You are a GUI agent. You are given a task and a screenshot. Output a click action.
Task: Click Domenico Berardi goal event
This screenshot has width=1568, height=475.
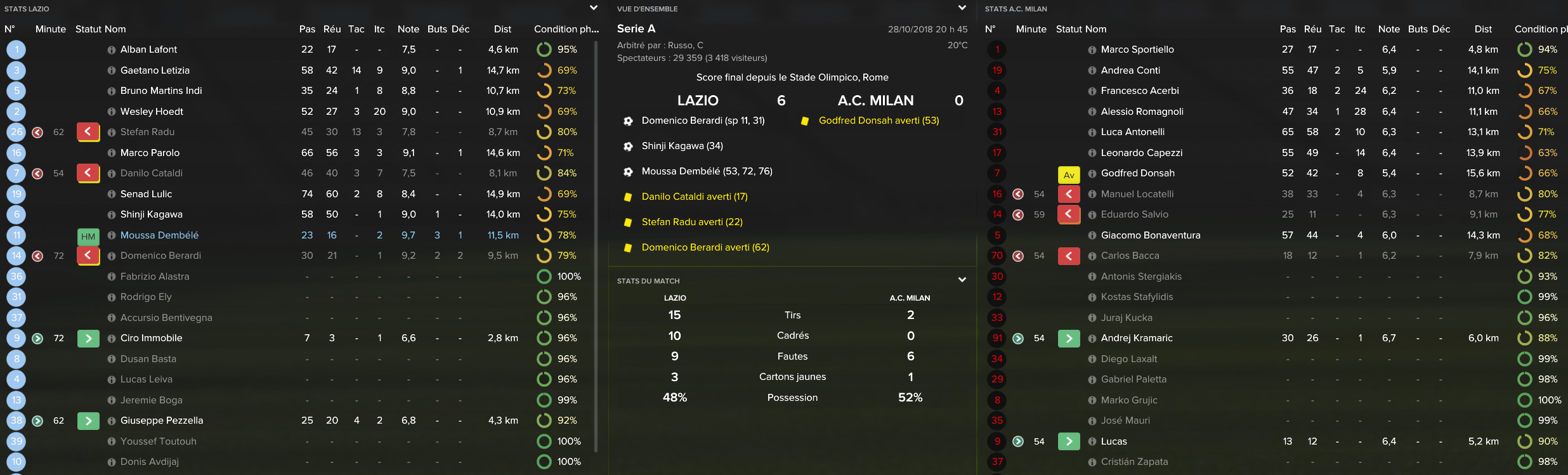click(x=703, y=120)
